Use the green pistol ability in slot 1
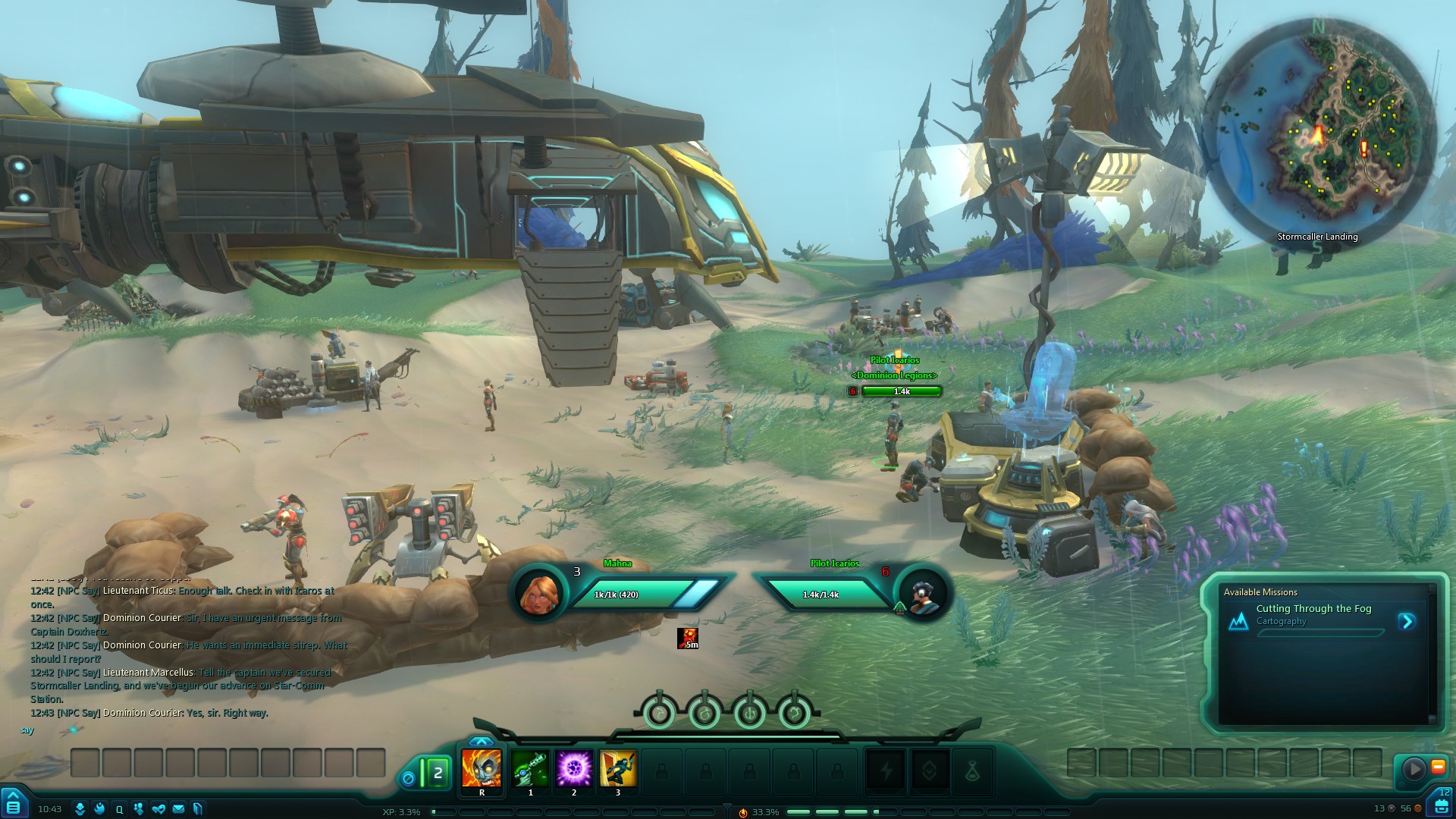Screen dimensions: 1456x819 point(530,768)
